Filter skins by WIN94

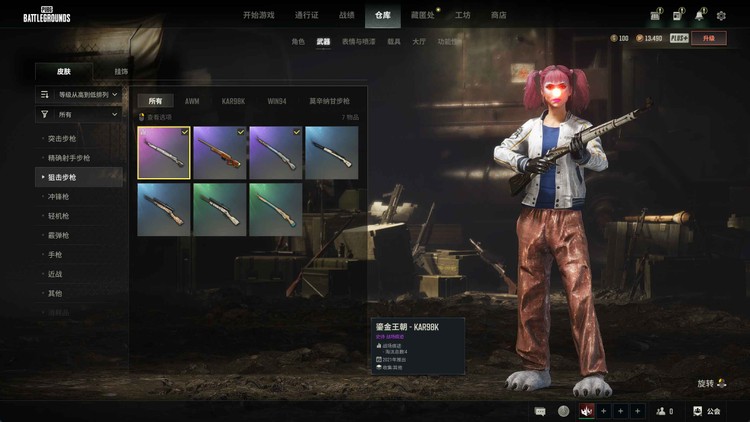click(x=276, y=101)
